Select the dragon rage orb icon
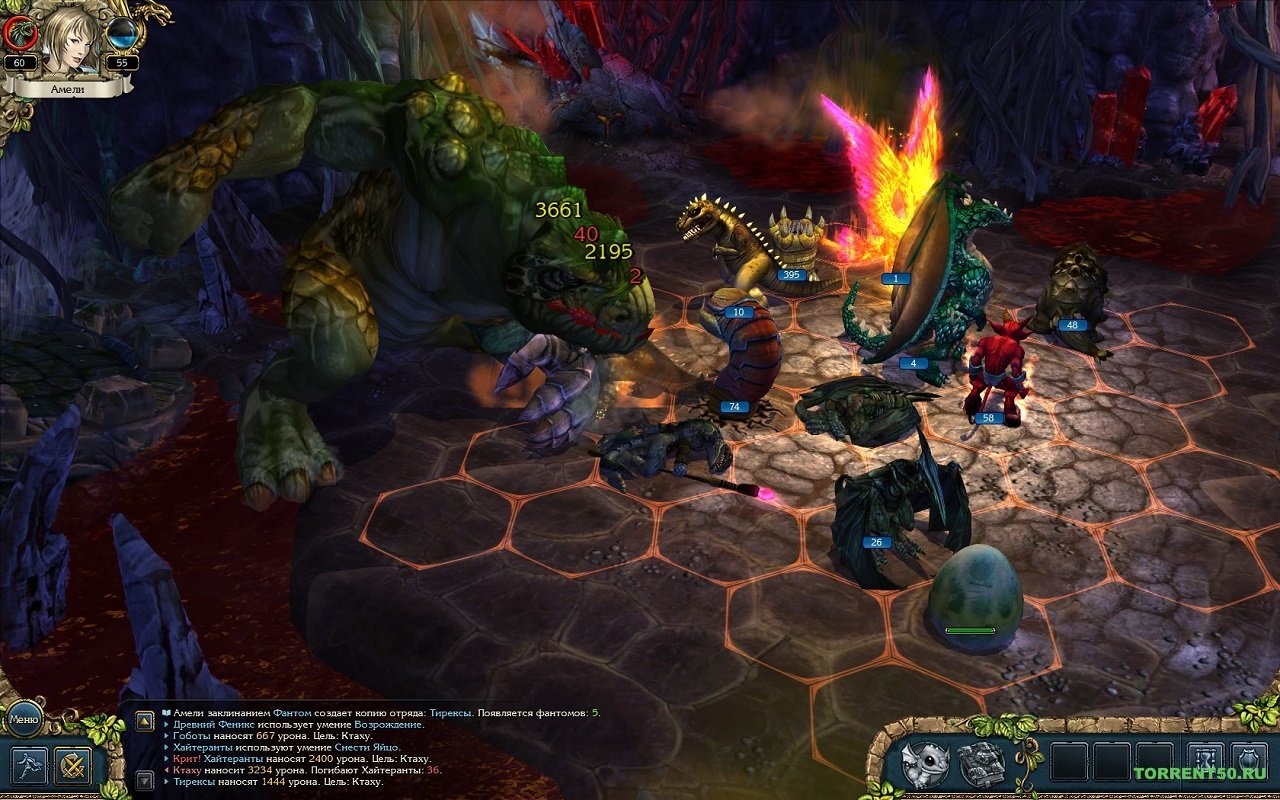This screenshot has height=800, width=1280. coord(20,34)
